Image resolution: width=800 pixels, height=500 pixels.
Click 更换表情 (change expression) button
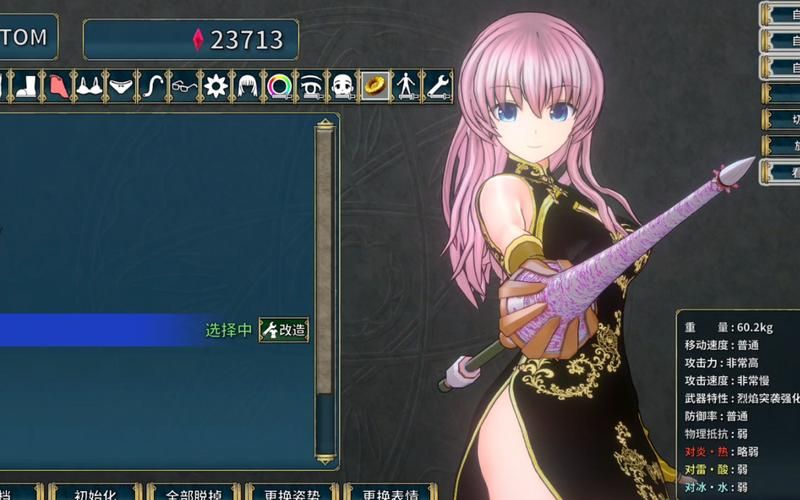pyautogui.click(x=389, y=494)
